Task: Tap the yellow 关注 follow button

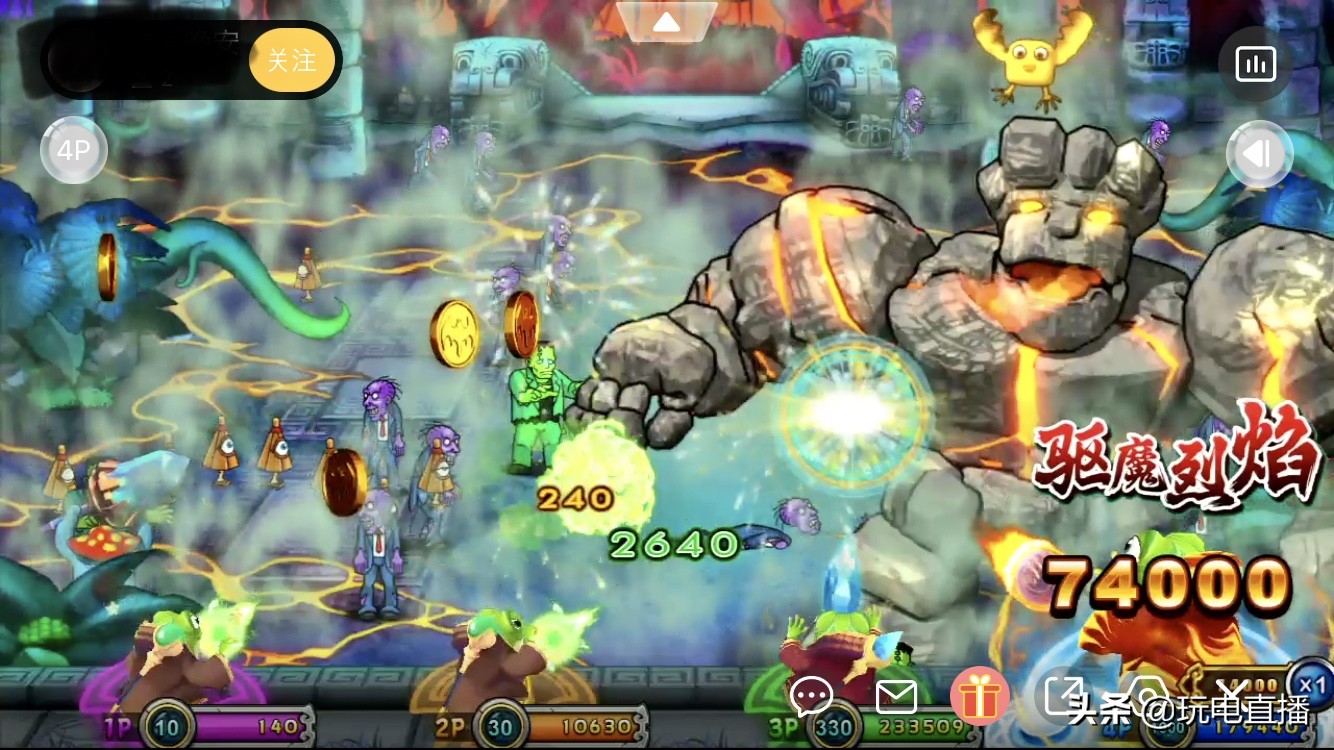Action: point(292,60)
